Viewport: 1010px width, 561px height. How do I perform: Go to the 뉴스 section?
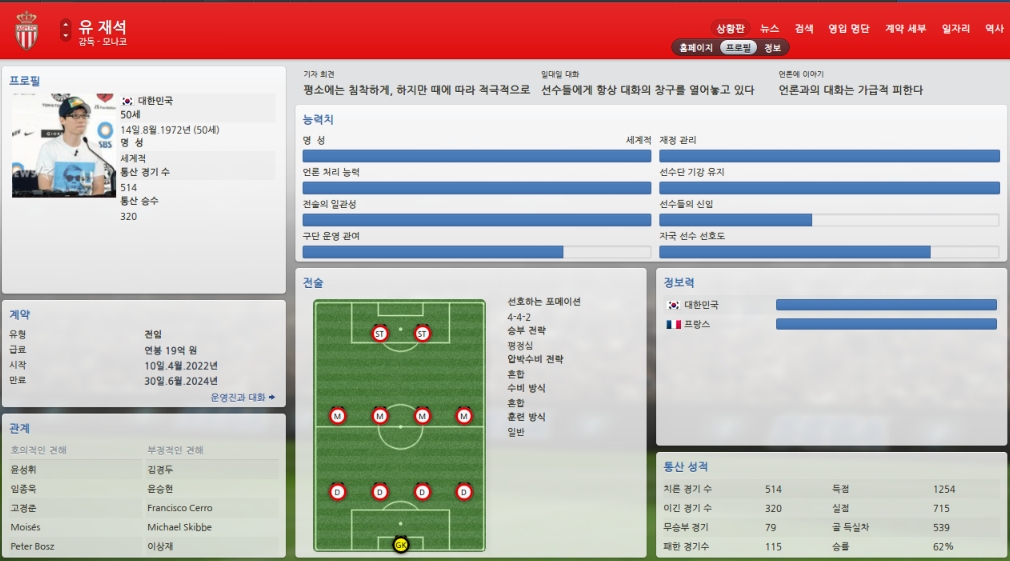769,29
